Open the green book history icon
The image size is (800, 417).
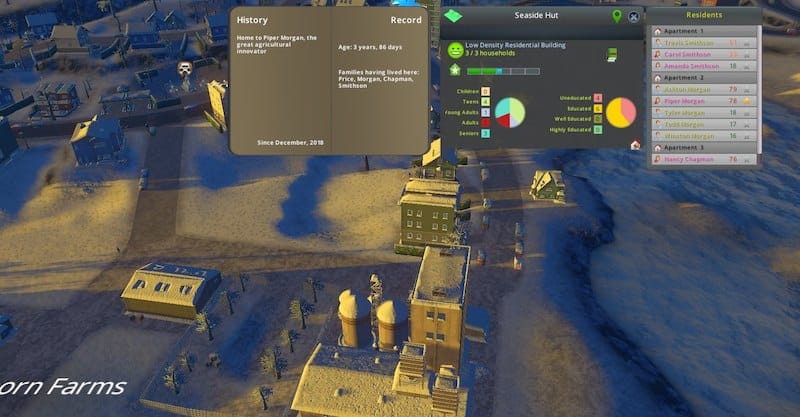tap(612, 55)
